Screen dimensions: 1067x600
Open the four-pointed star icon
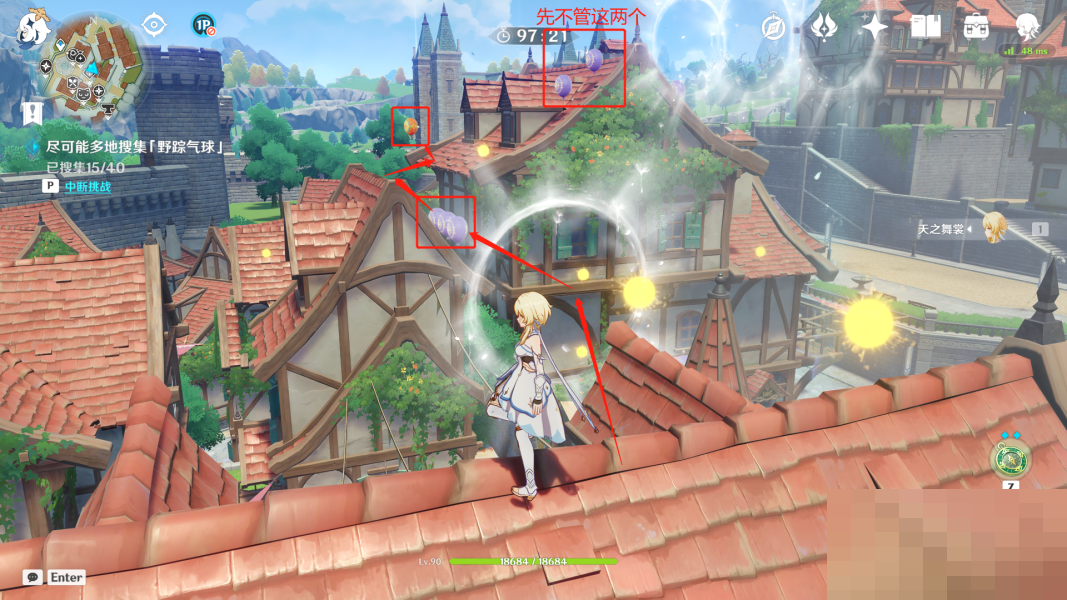point(875,27)
